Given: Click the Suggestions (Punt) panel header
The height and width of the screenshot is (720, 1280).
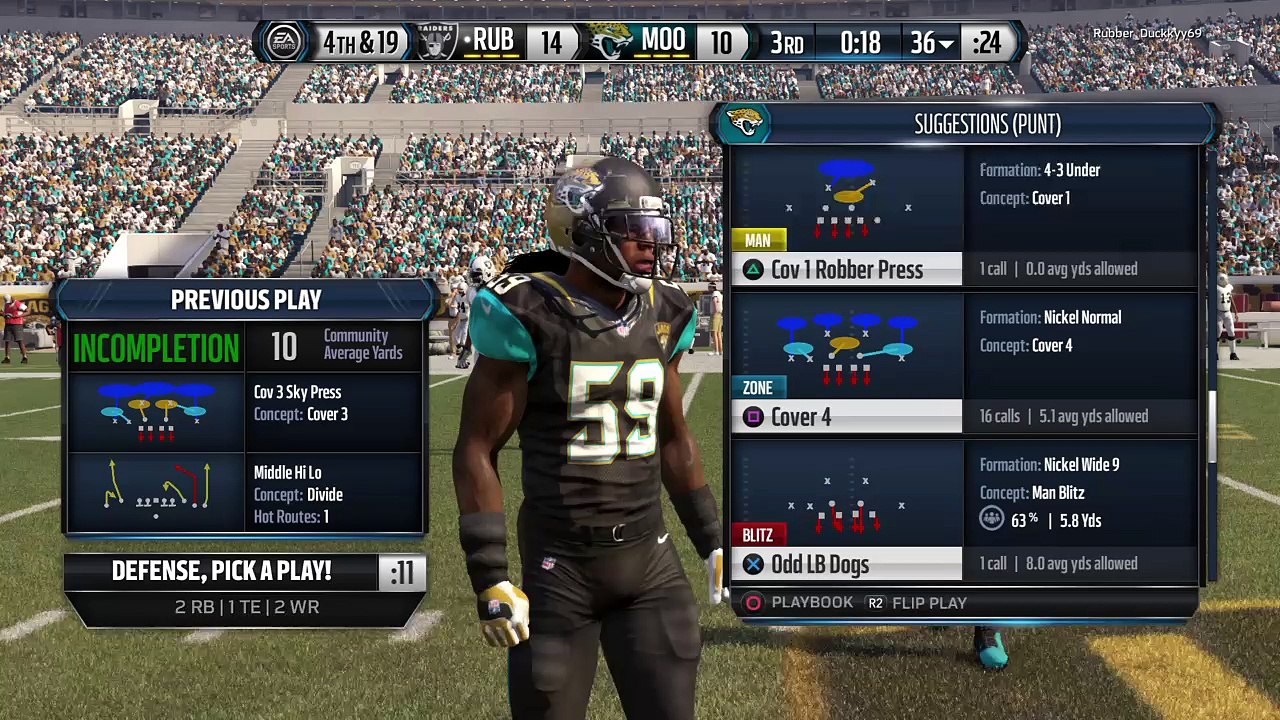Looking at the screenshot, I should [x=986, y=125].
